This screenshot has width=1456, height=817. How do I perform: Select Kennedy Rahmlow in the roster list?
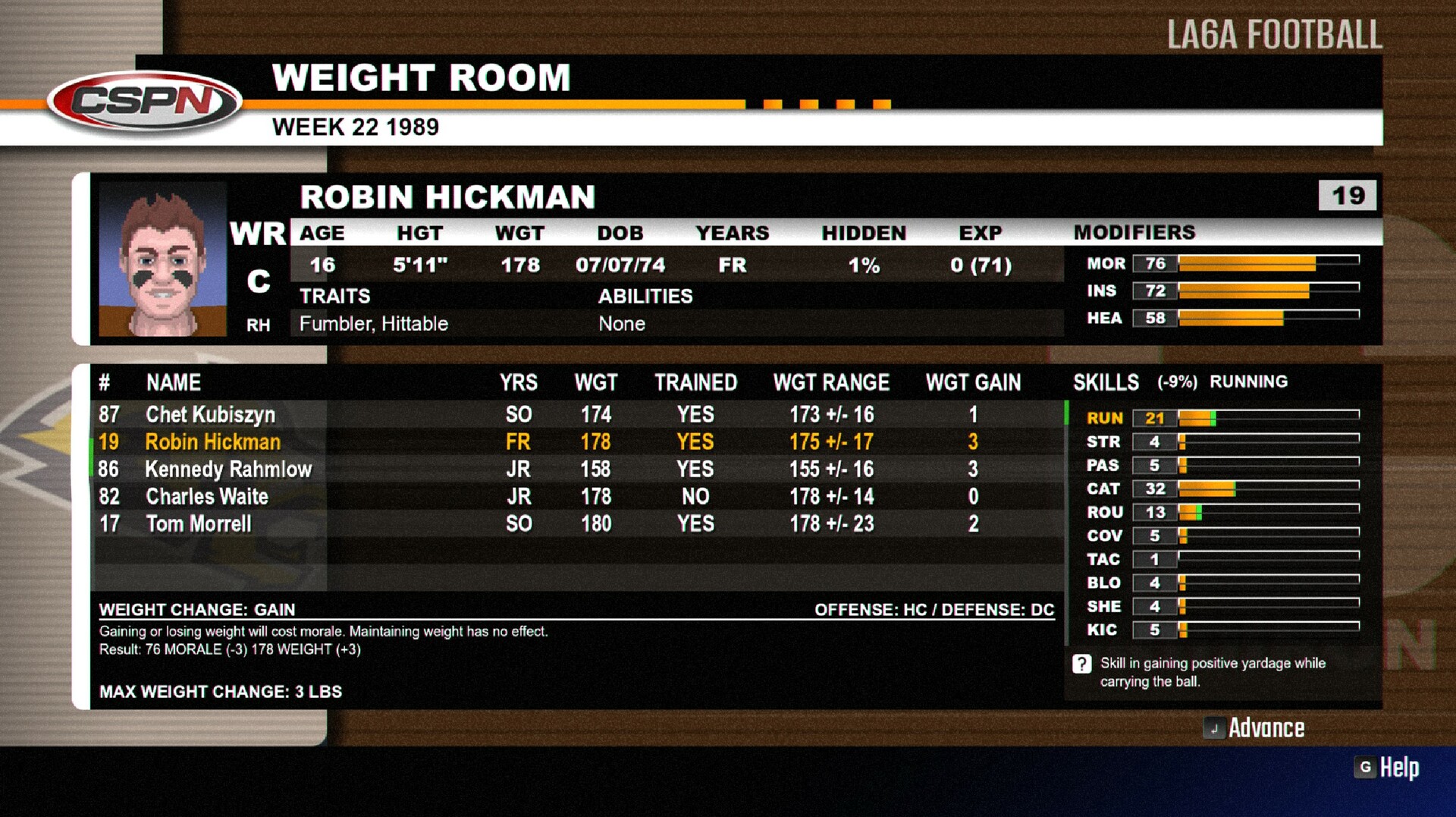(227, 470)
